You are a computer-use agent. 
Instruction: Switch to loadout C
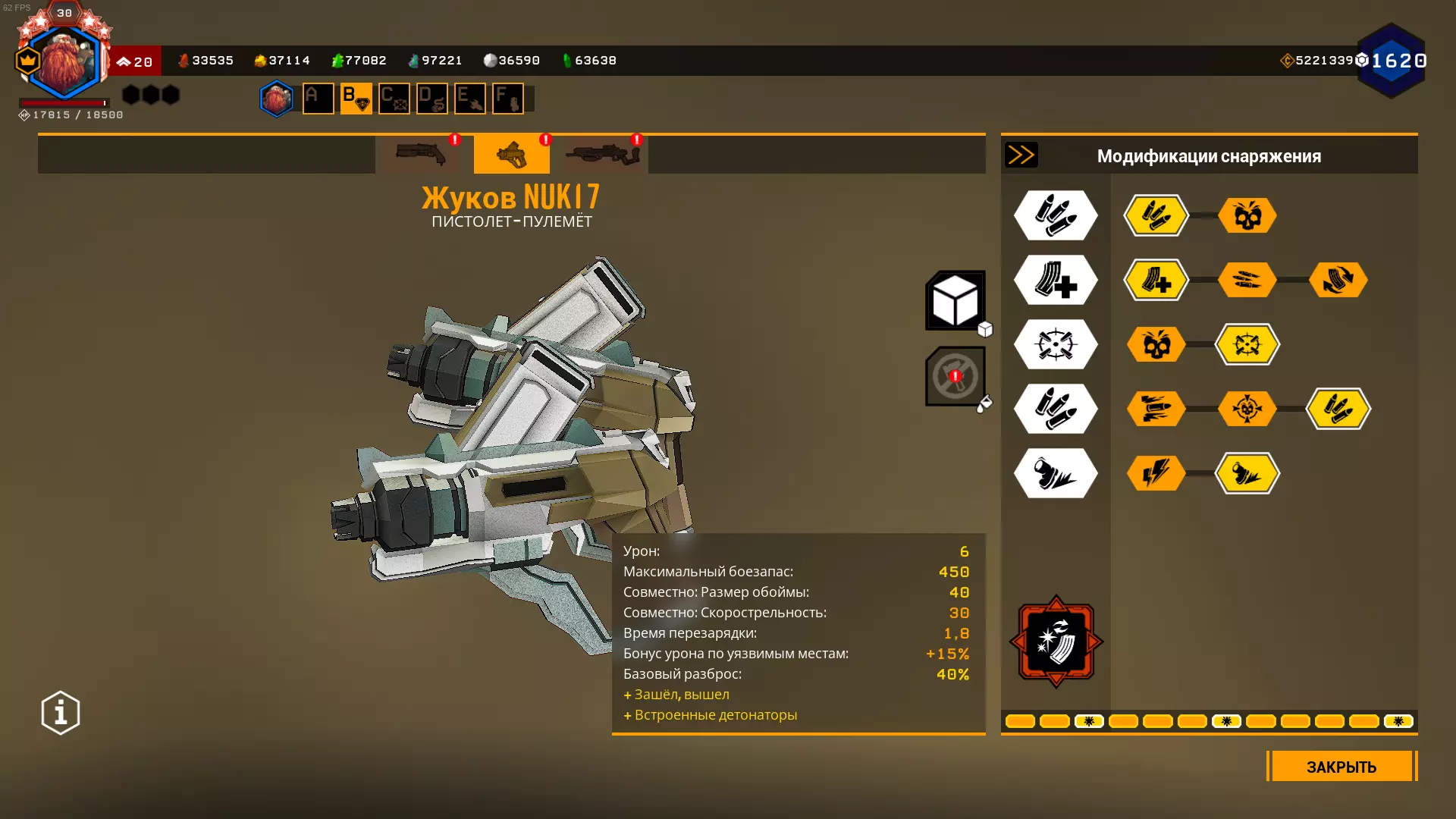394,99
